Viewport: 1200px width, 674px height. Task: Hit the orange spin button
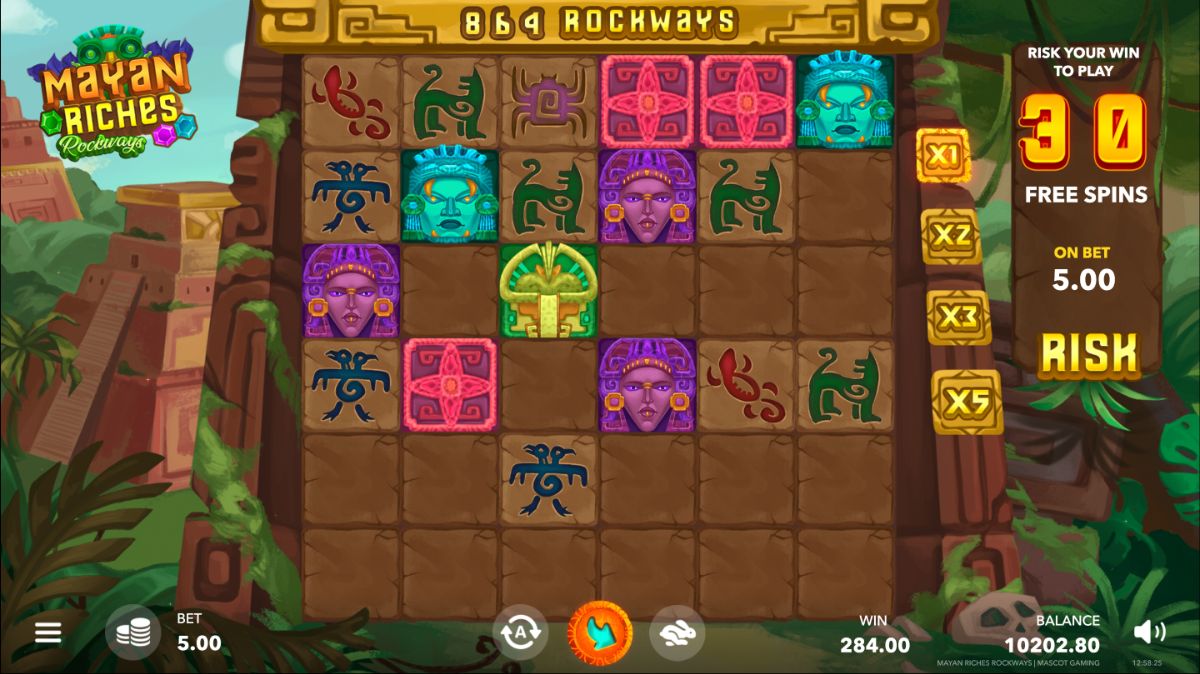point(600,632)
